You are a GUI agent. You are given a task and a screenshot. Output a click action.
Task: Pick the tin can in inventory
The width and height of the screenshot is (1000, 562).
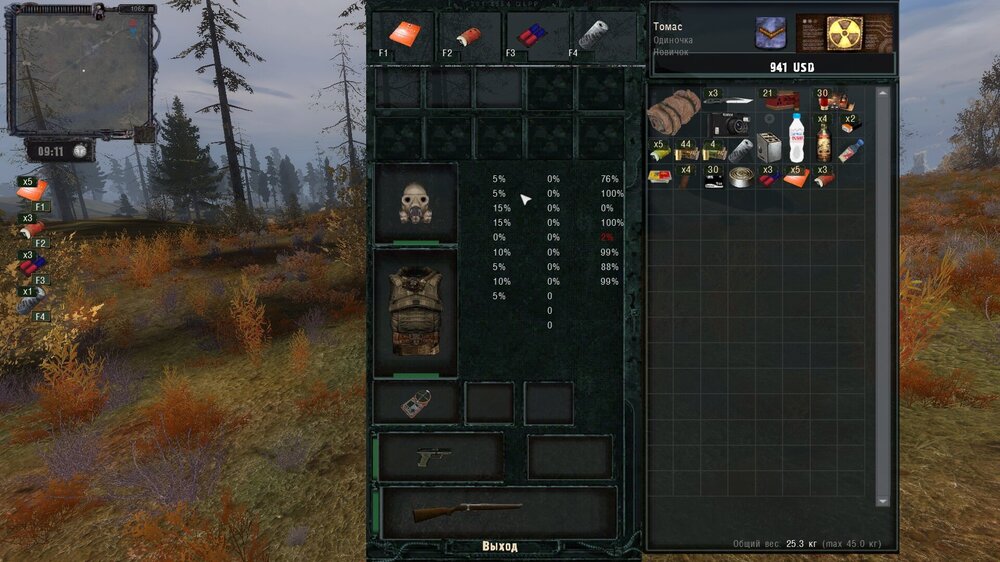click(x=741, y=178)
